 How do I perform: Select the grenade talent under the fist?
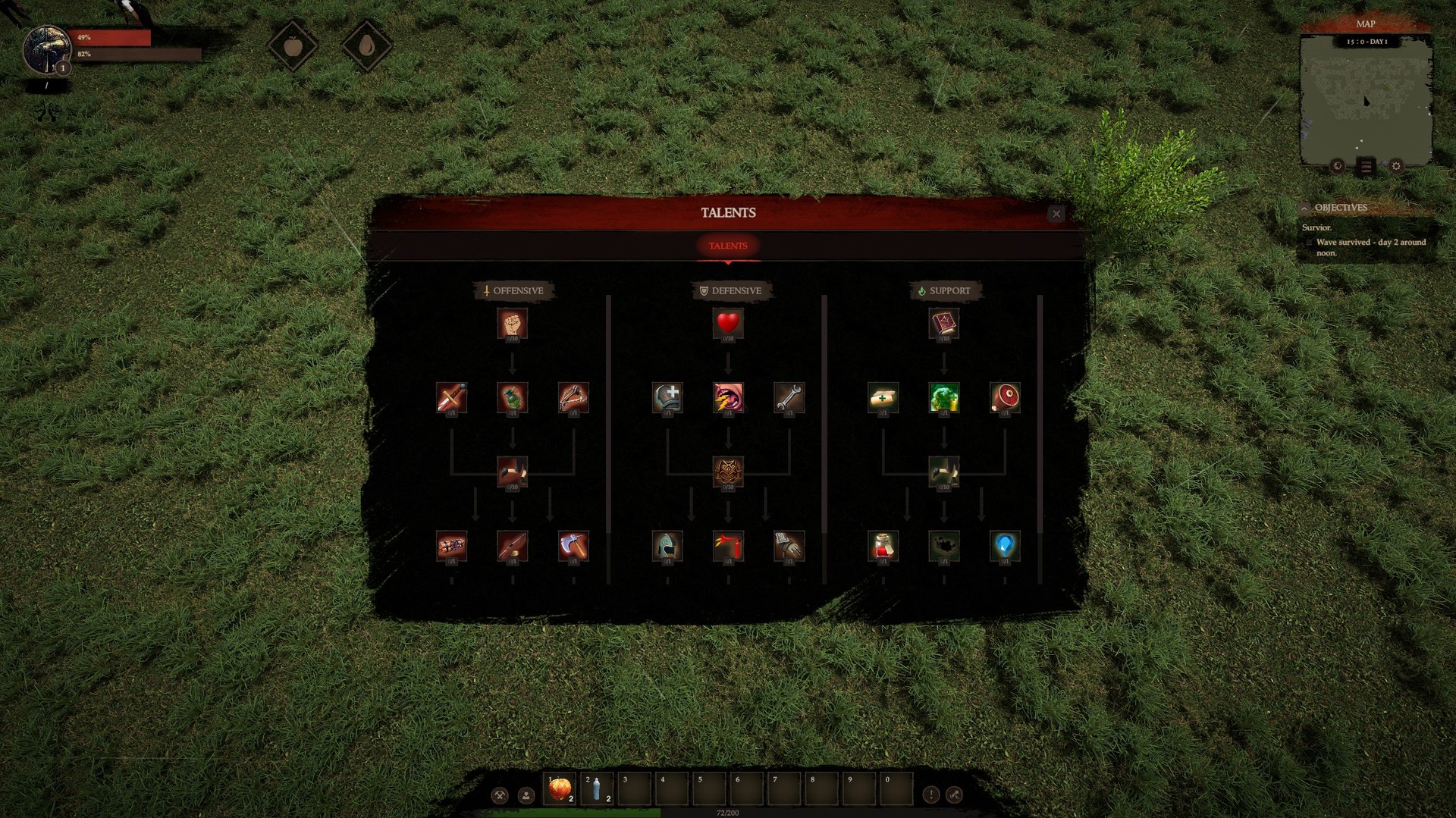point(514,398)
